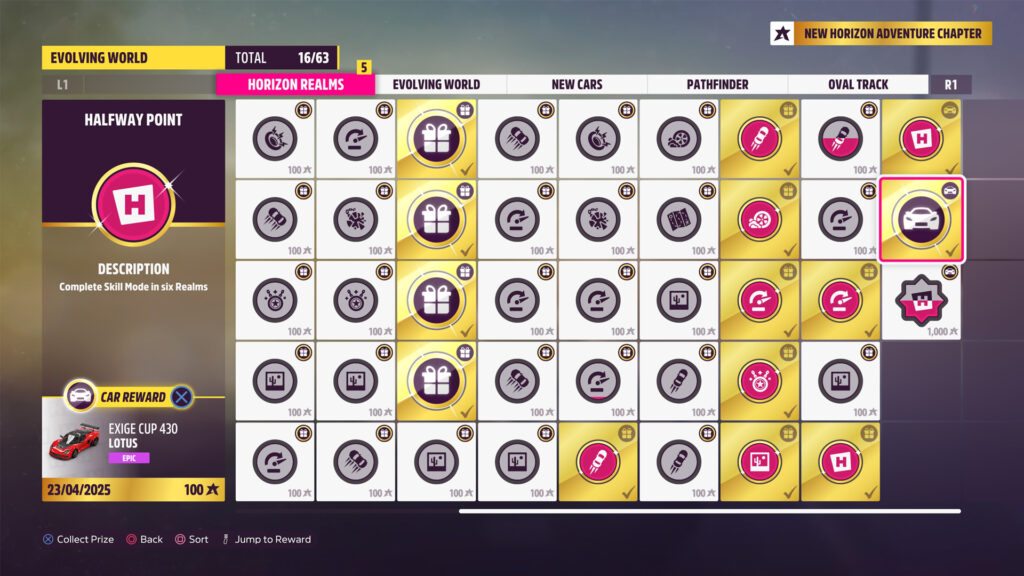Switch to the Evolving World tab
This screenshot has height=576, width=1024.
(436, 85)
